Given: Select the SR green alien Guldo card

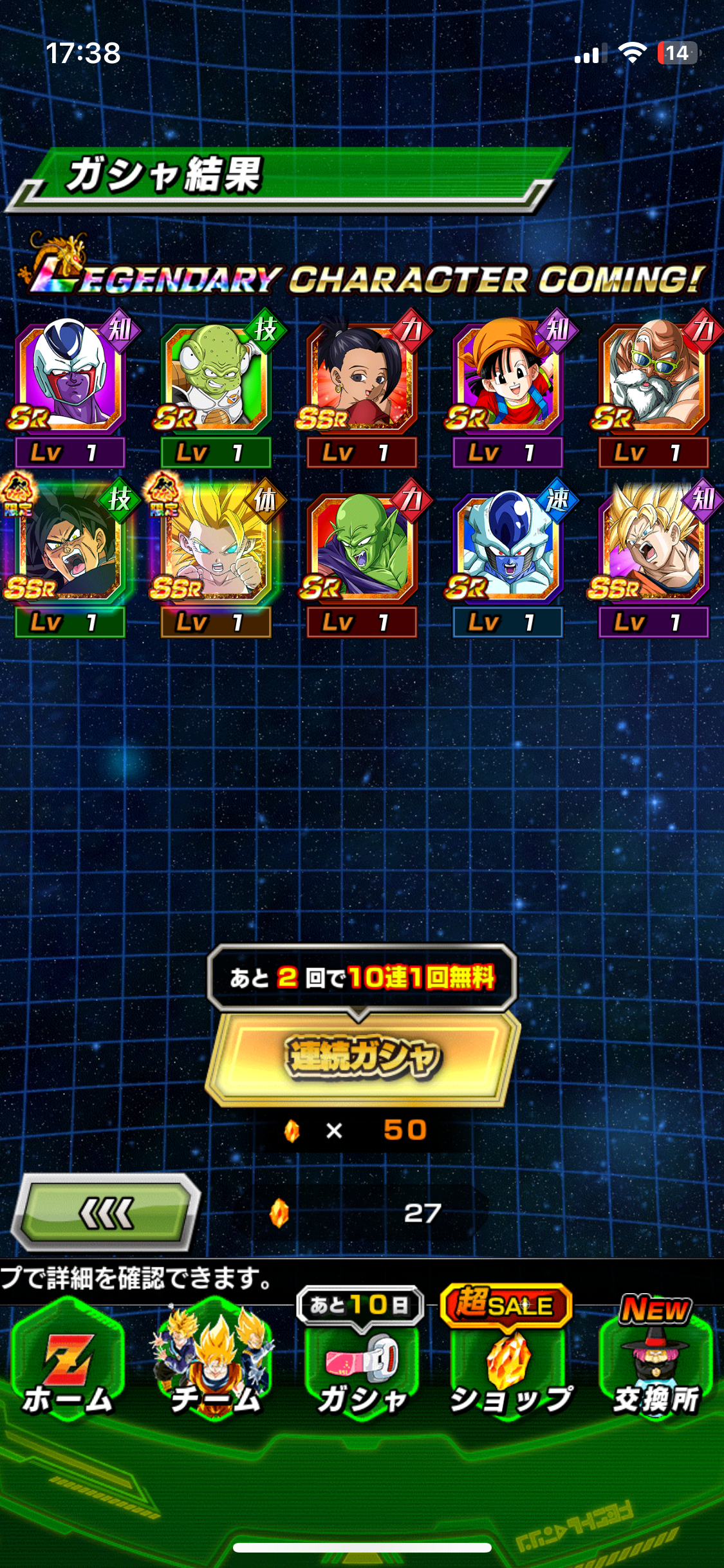Looking at the screenshot, I should (216, 380).
